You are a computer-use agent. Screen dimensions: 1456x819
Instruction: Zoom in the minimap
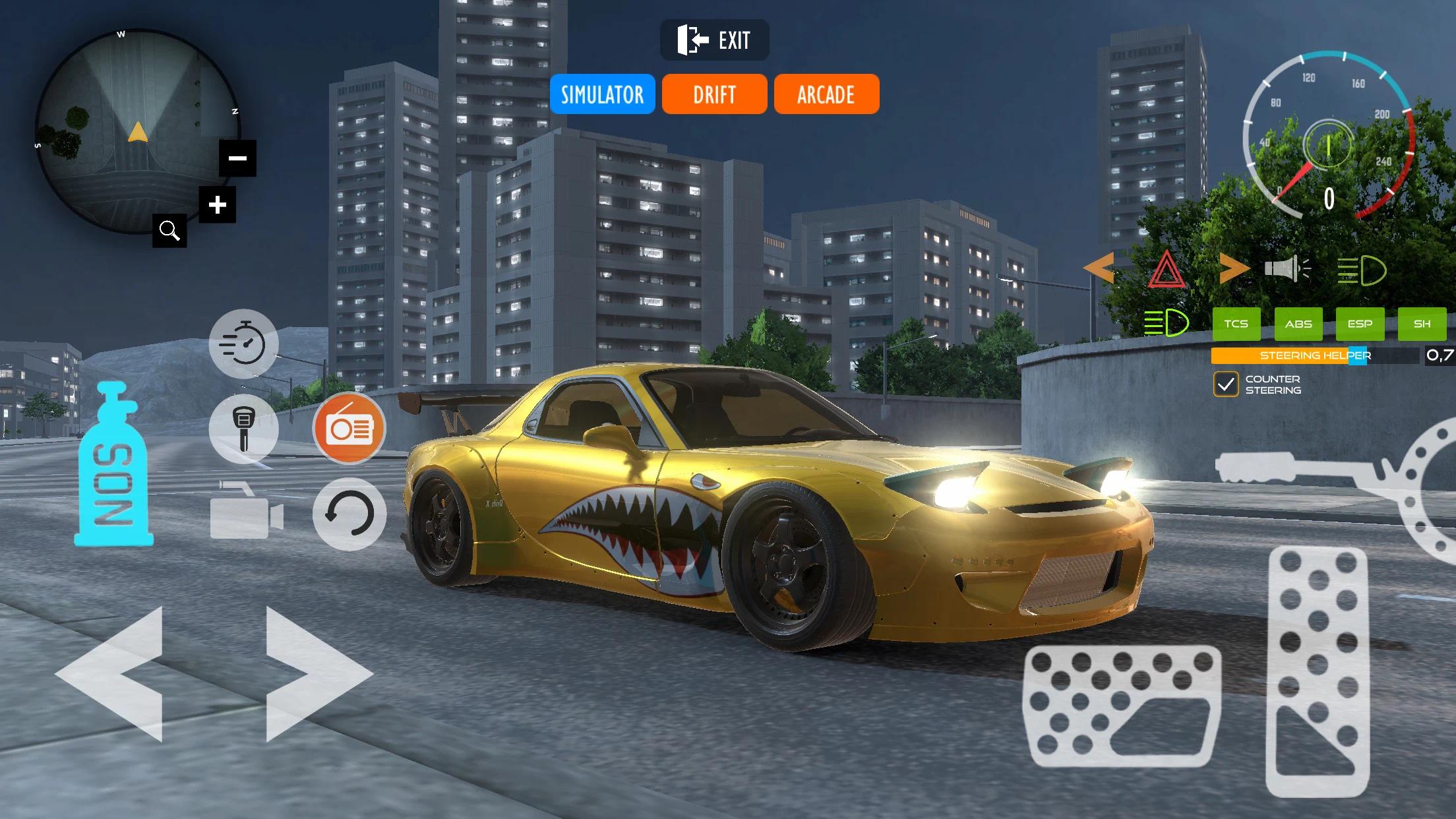click(x=218, y=204)
